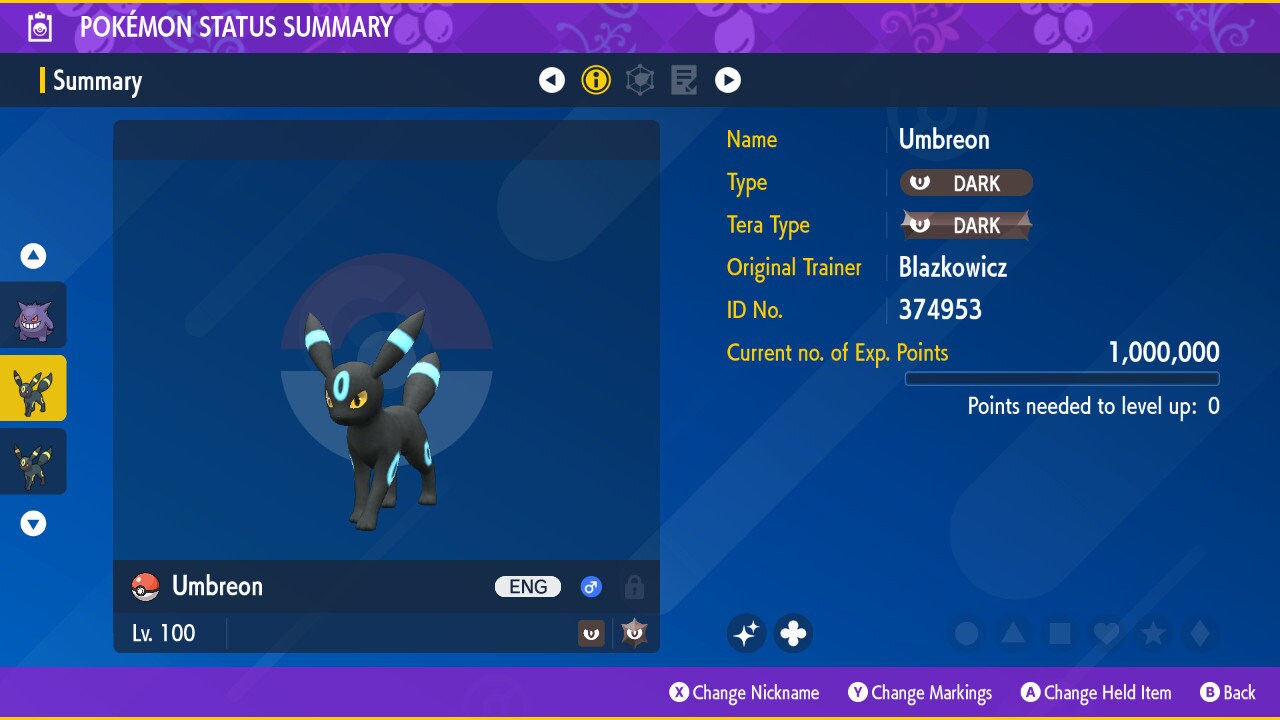This screenshot has width=1280, height=720.
Task: Click the Dark Tera Type badge
Action: point(966,225)
